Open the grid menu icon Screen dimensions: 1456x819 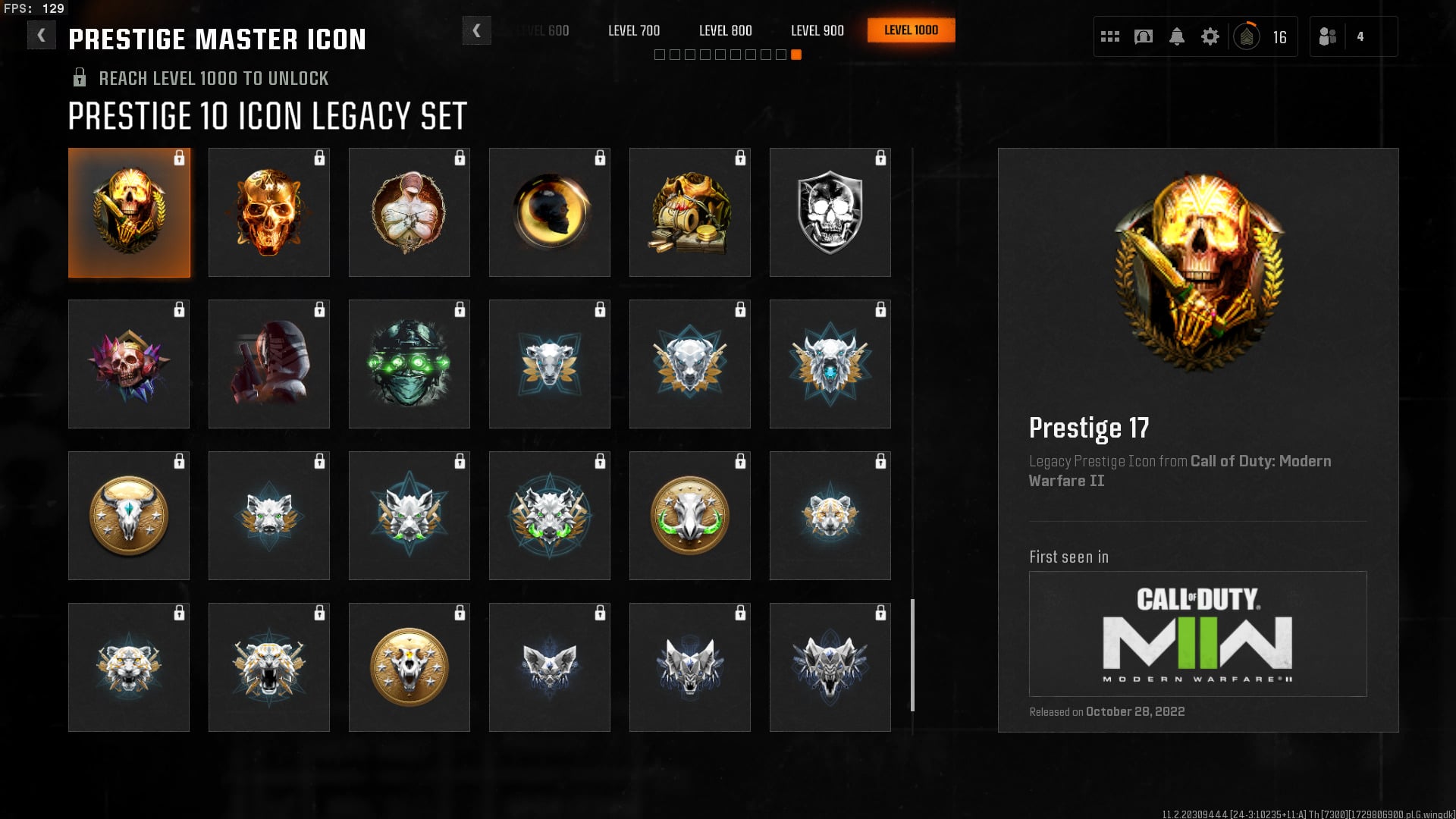(x=1110, y=36)
